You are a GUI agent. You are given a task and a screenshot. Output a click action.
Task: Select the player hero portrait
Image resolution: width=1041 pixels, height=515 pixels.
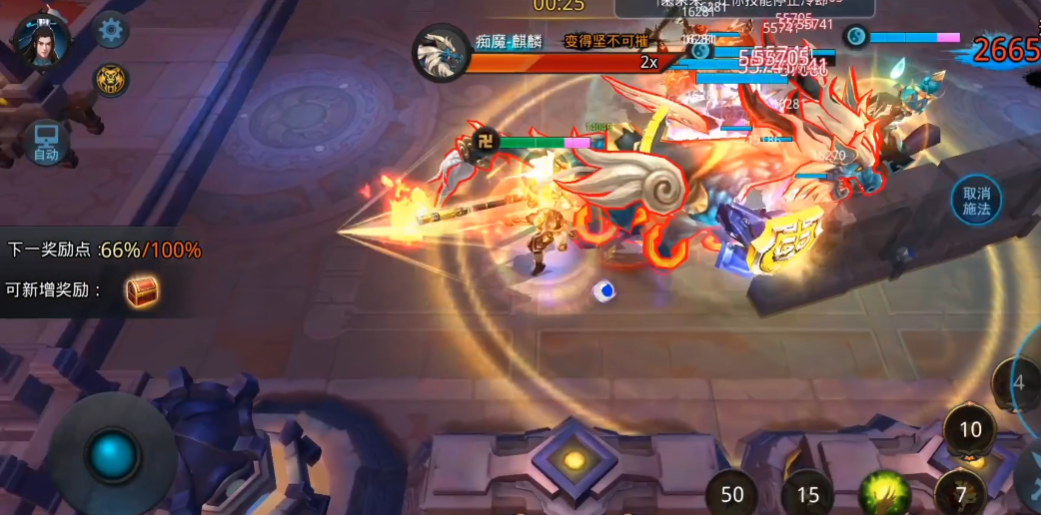[x=42, y=40]
